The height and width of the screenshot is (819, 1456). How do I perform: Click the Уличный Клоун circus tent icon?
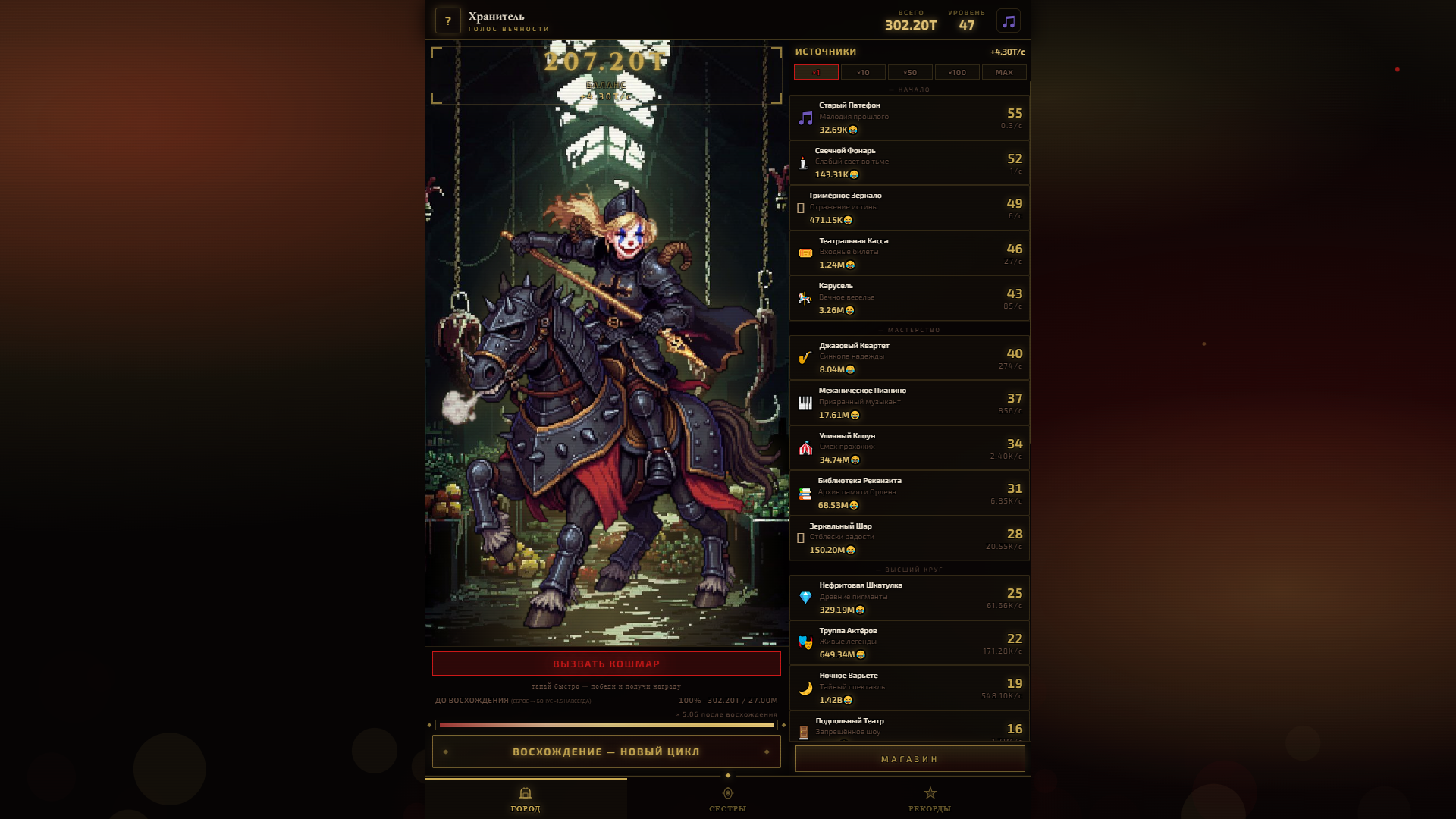pos(804,447)
